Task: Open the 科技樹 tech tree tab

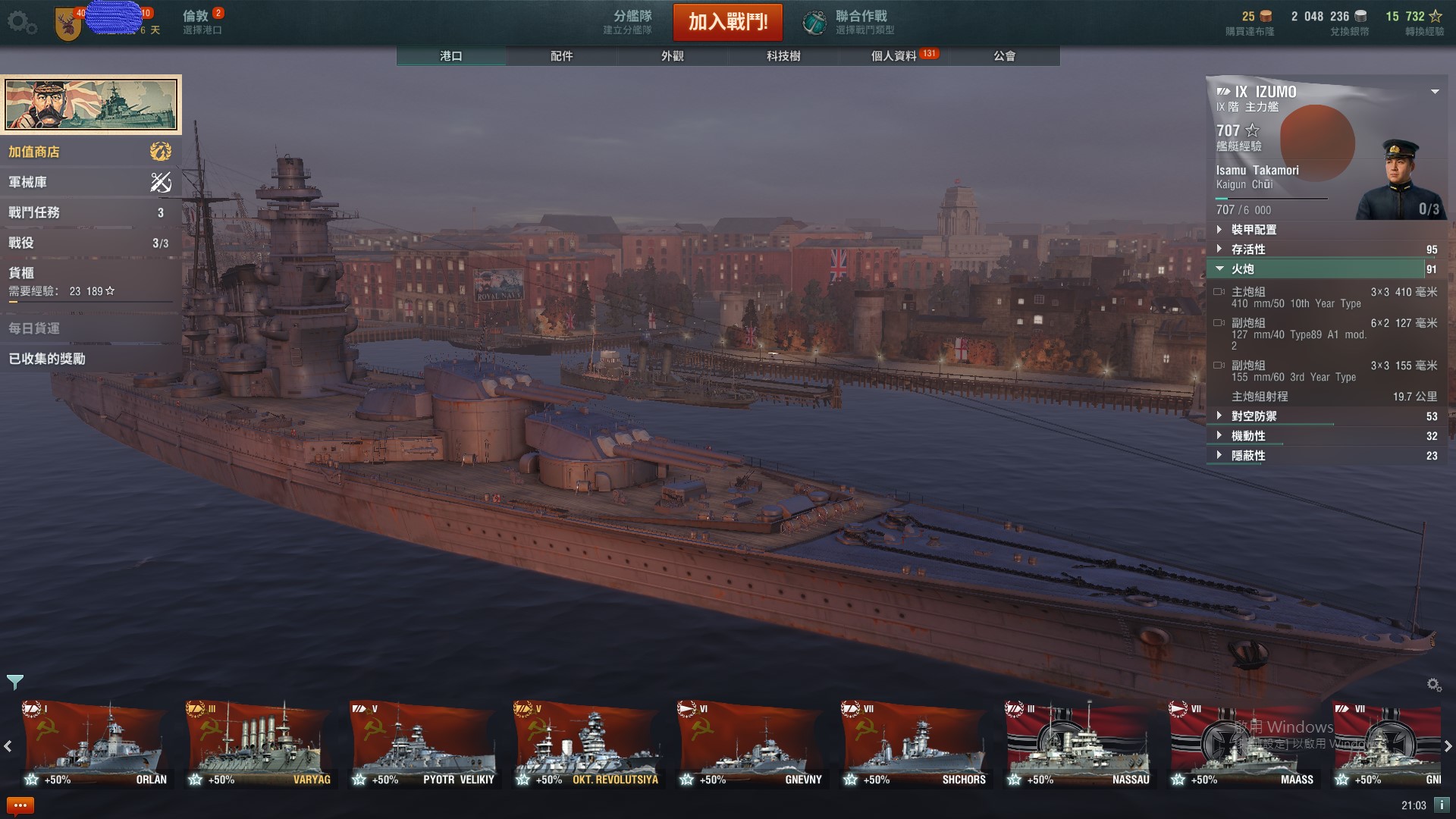Action: coord(783,56)
